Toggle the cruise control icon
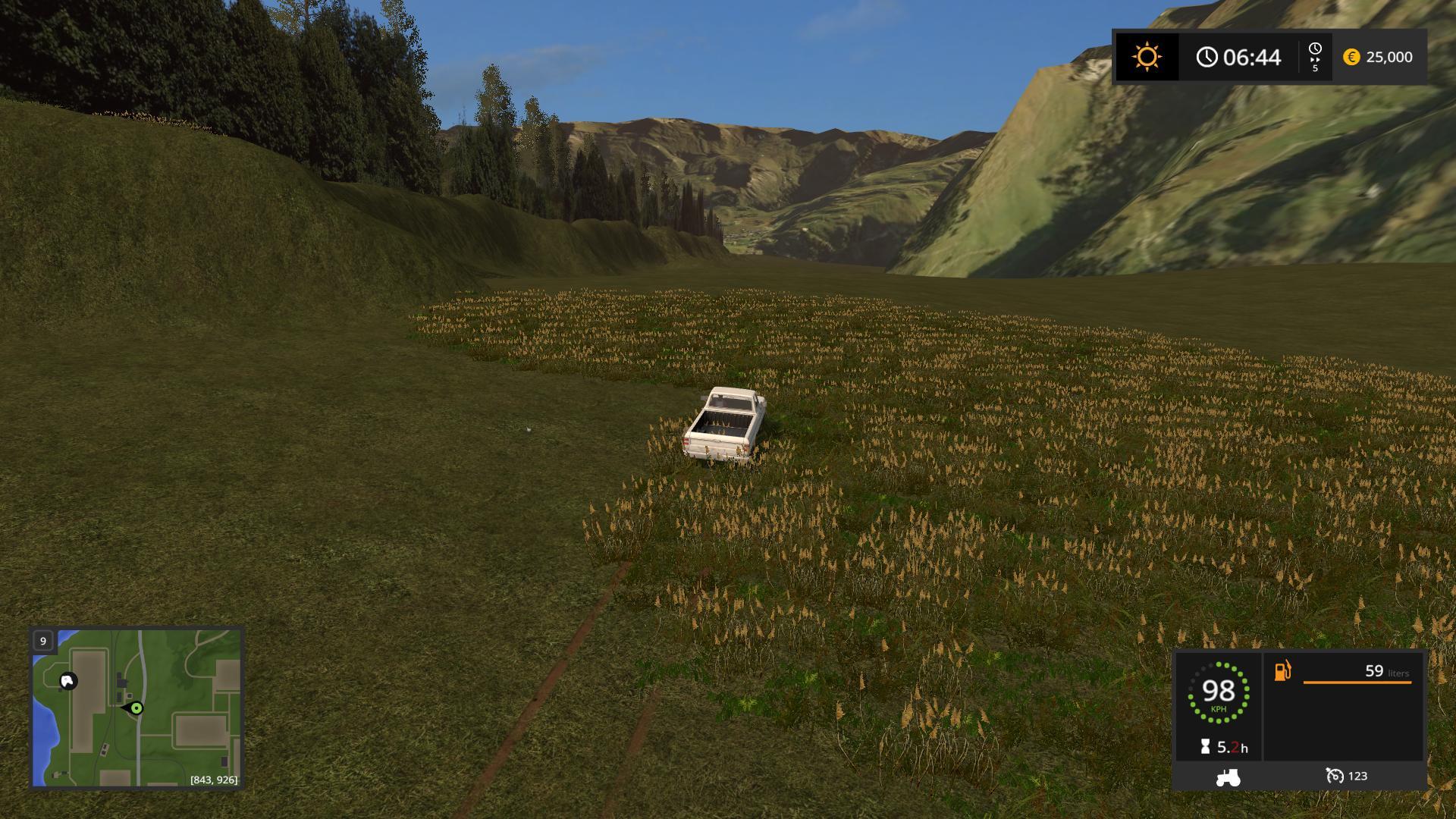The width and height of the screenshot is (1456, 819). pos(1334,776)
